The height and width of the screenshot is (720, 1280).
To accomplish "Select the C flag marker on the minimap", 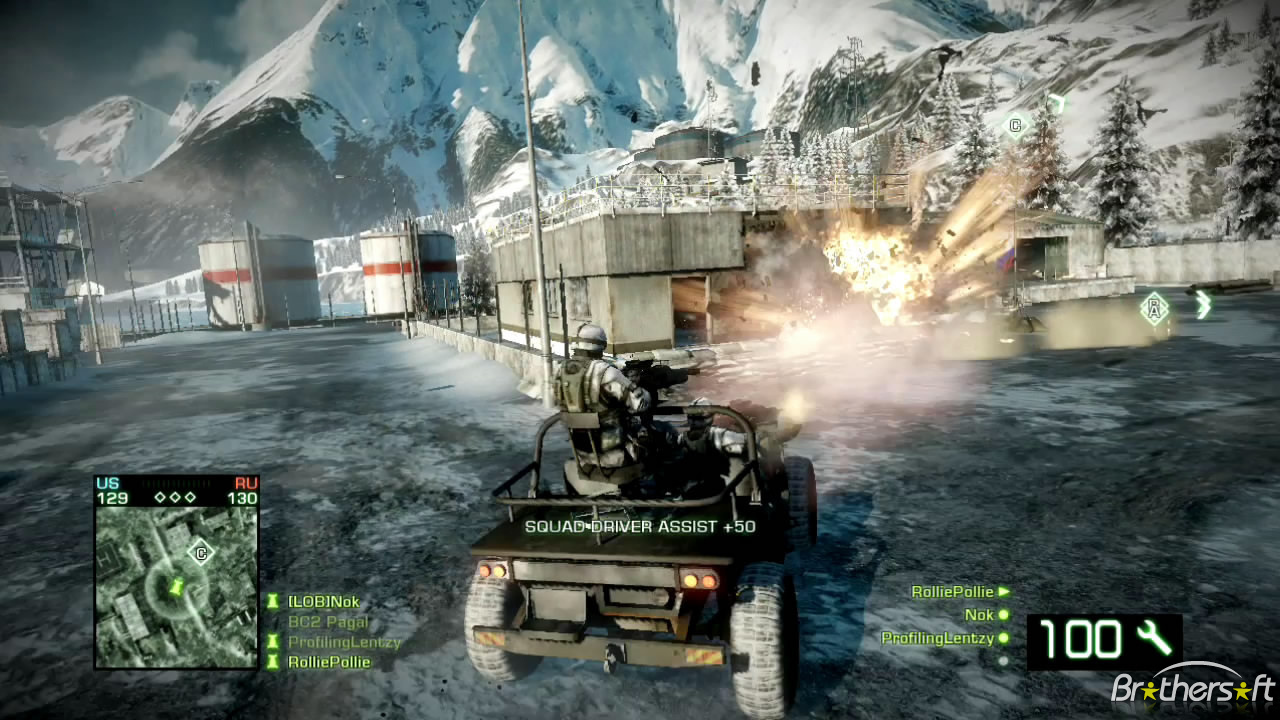I will [202, 551].
